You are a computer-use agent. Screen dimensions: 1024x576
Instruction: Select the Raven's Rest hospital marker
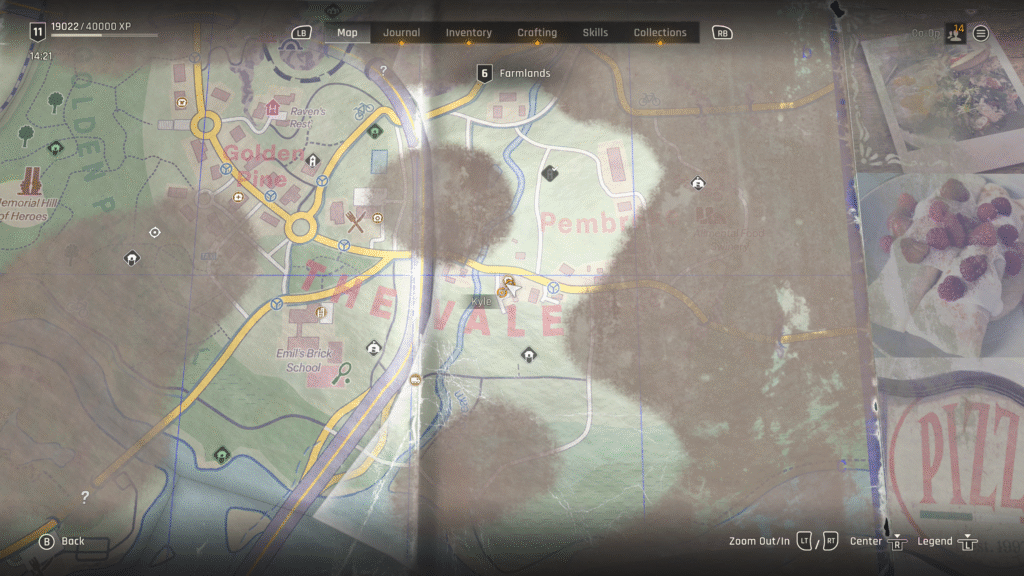pos(272,107)
